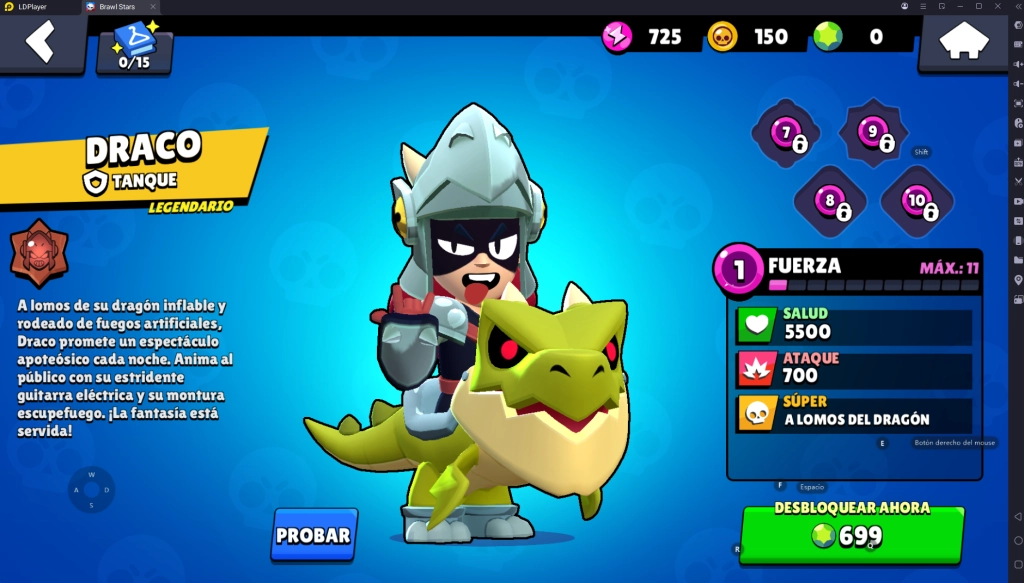1024x583 pixels.
Task: Try Draco with the PROBAR button
Action: click(313, 535)
